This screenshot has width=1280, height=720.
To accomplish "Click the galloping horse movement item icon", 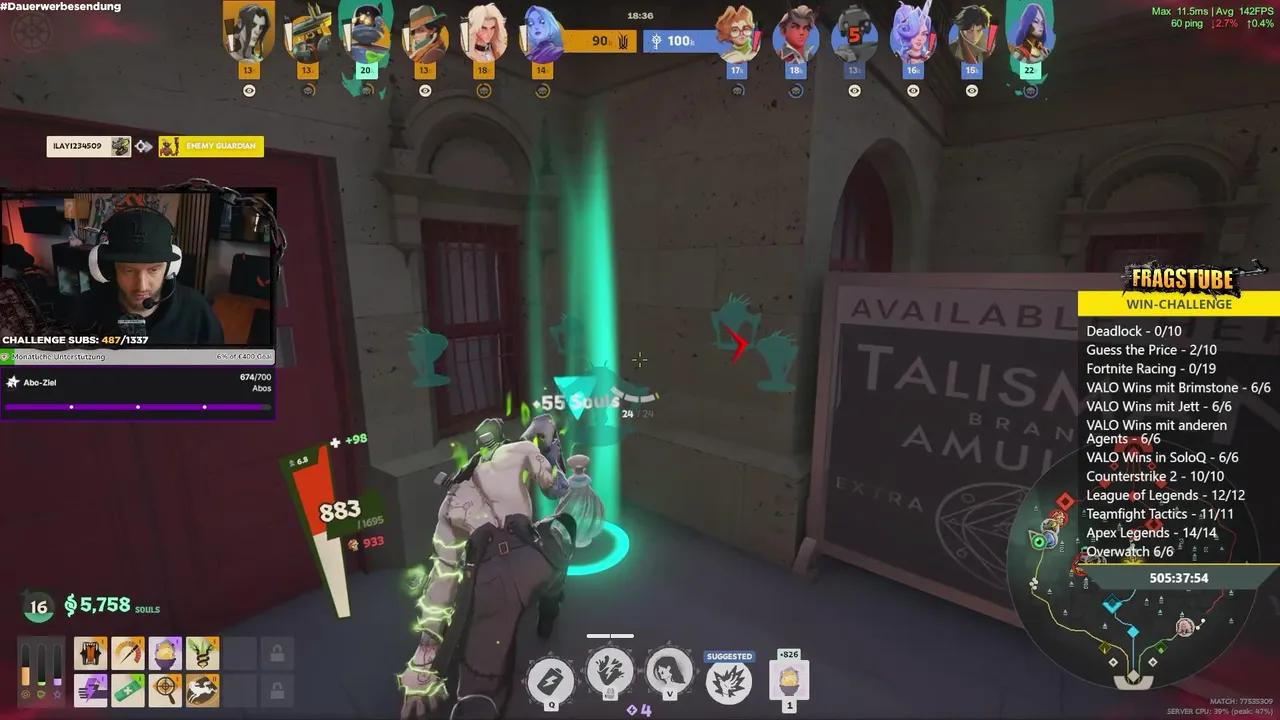I will [202, 689].
